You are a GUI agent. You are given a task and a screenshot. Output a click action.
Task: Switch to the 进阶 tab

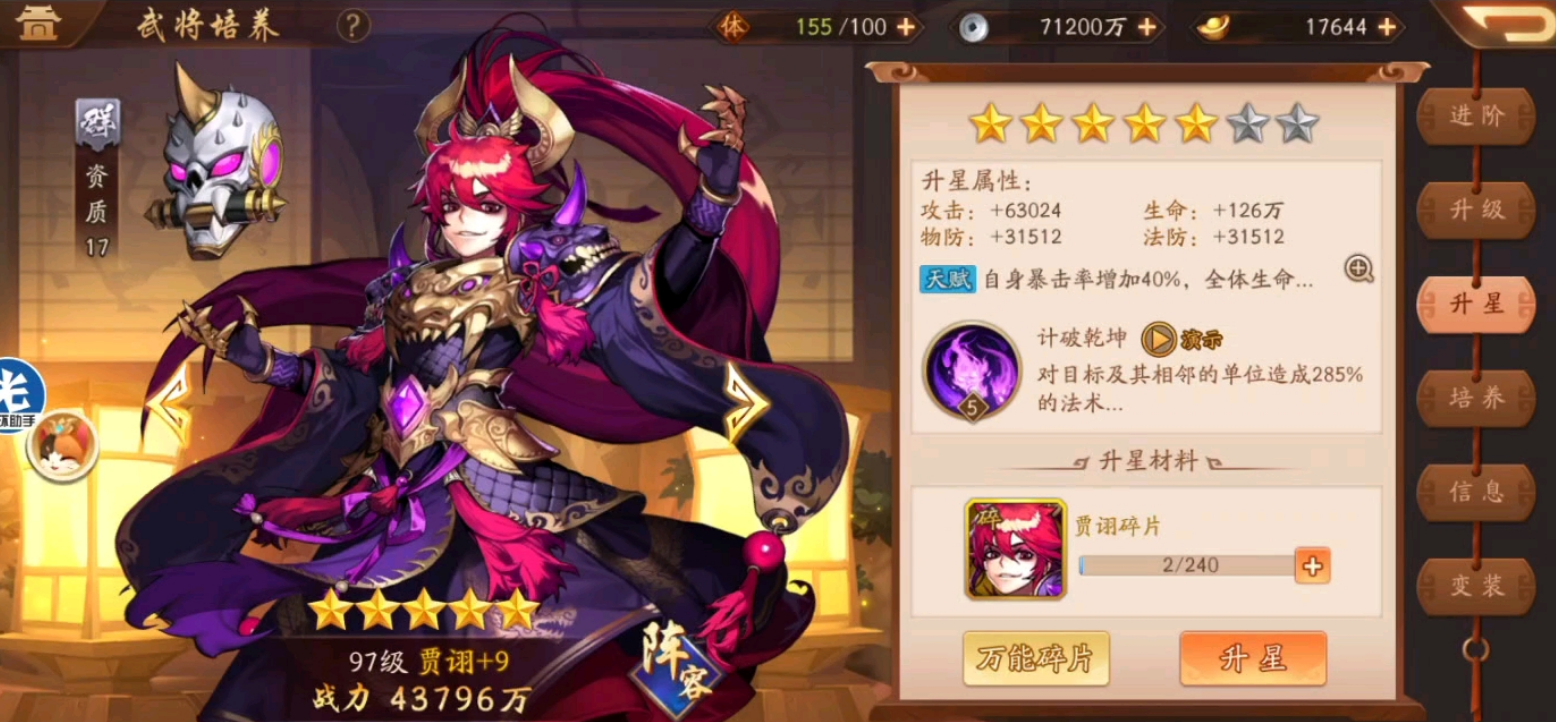pyautogui.click(x=1477, y=115)
